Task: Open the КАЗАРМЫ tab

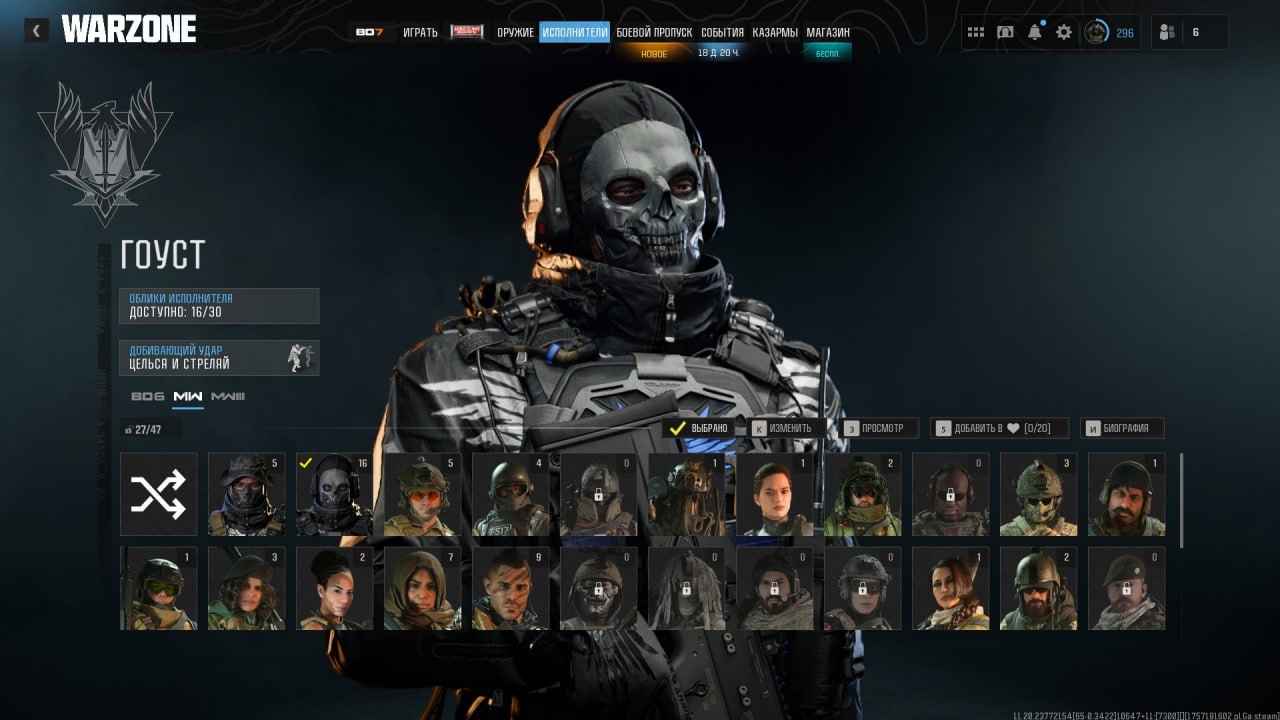Action: [x=775, y=32]
